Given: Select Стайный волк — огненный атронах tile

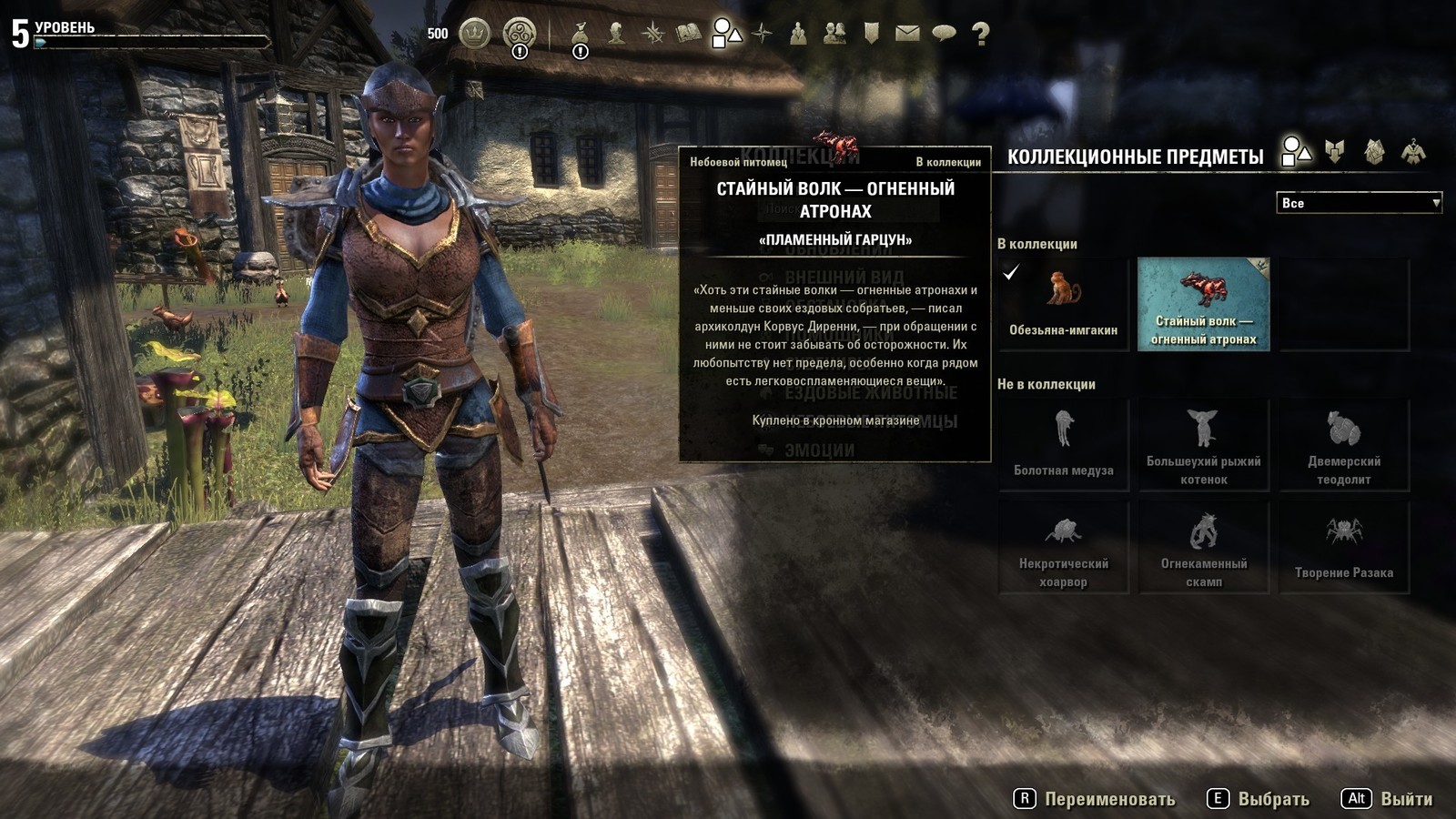Looking at the screenshot, I should coord(1203,304).
